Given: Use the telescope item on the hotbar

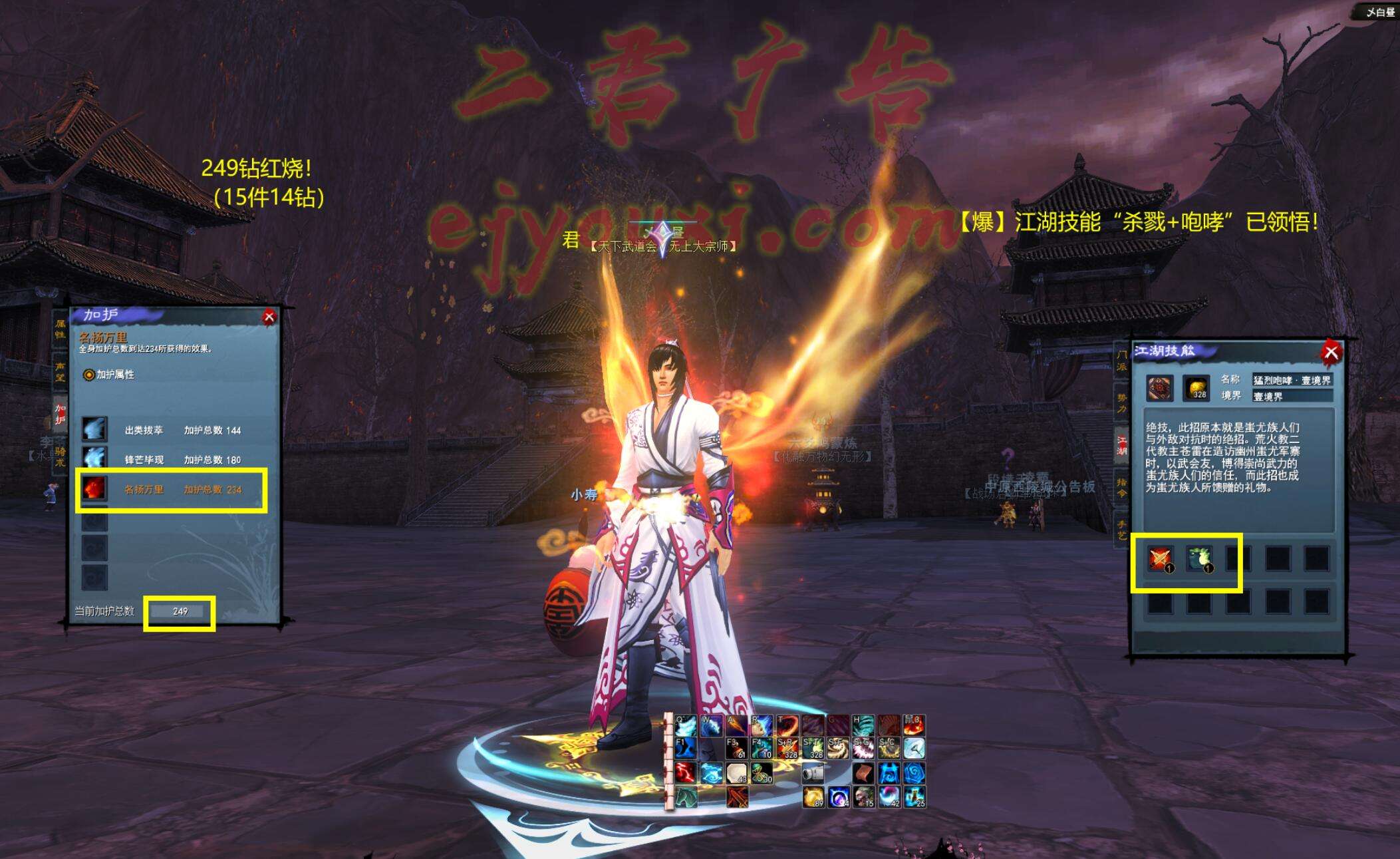Looking at the screenshot, I should click(813, 773).
